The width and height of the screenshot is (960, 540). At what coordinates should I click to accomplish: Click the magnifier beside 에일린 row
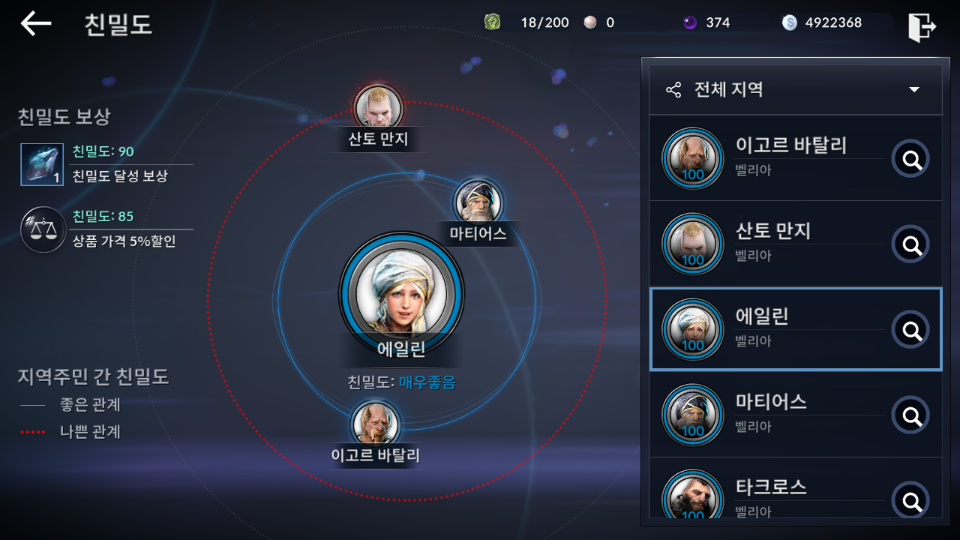[910, 329]
